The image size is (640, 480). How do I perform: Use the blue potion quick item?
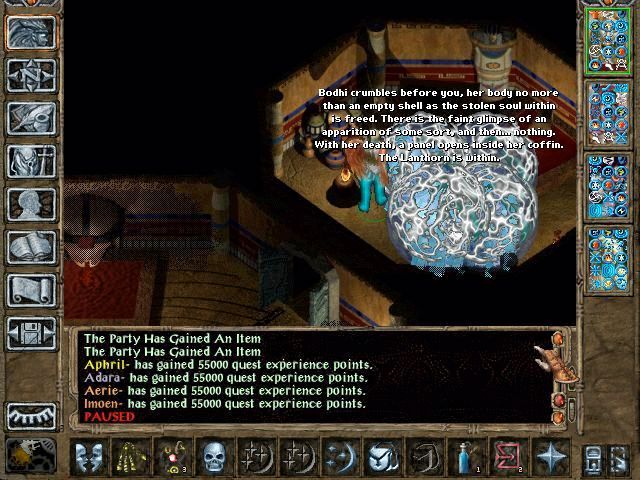pos(466,456)
